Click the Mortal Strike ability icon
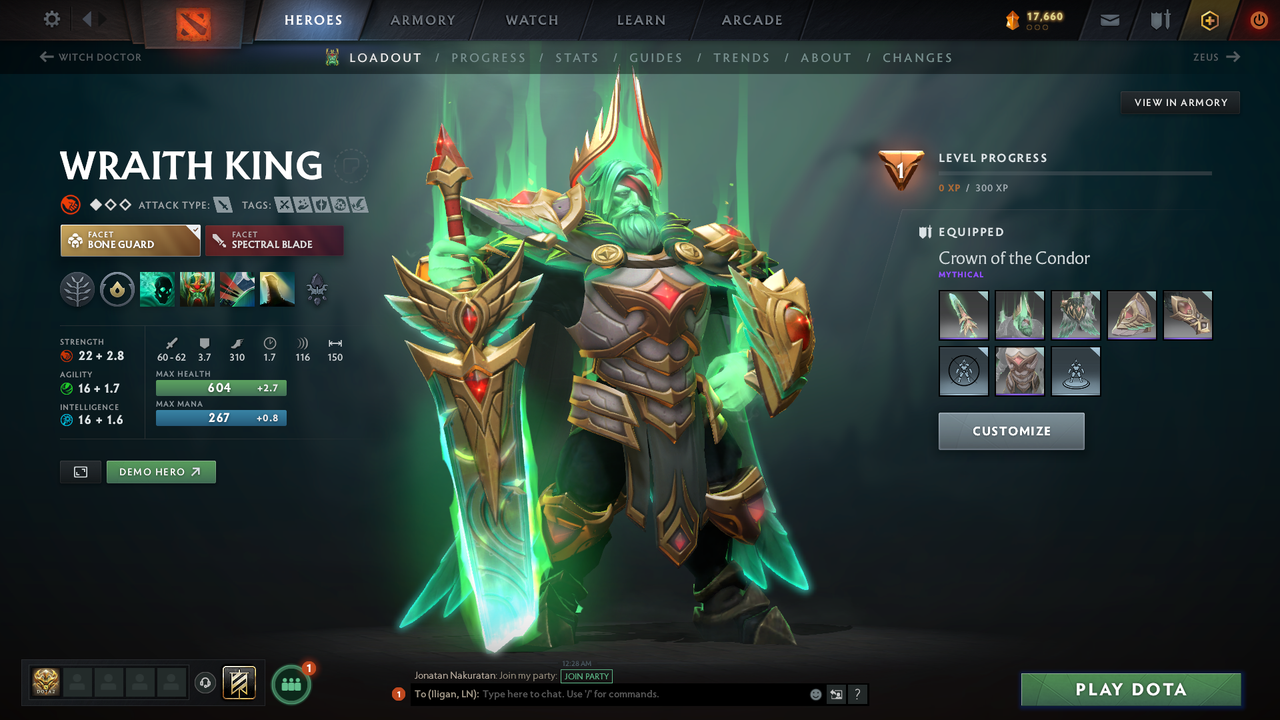Viewport: 1280px width, 720px height. click(x=237, y=289)
